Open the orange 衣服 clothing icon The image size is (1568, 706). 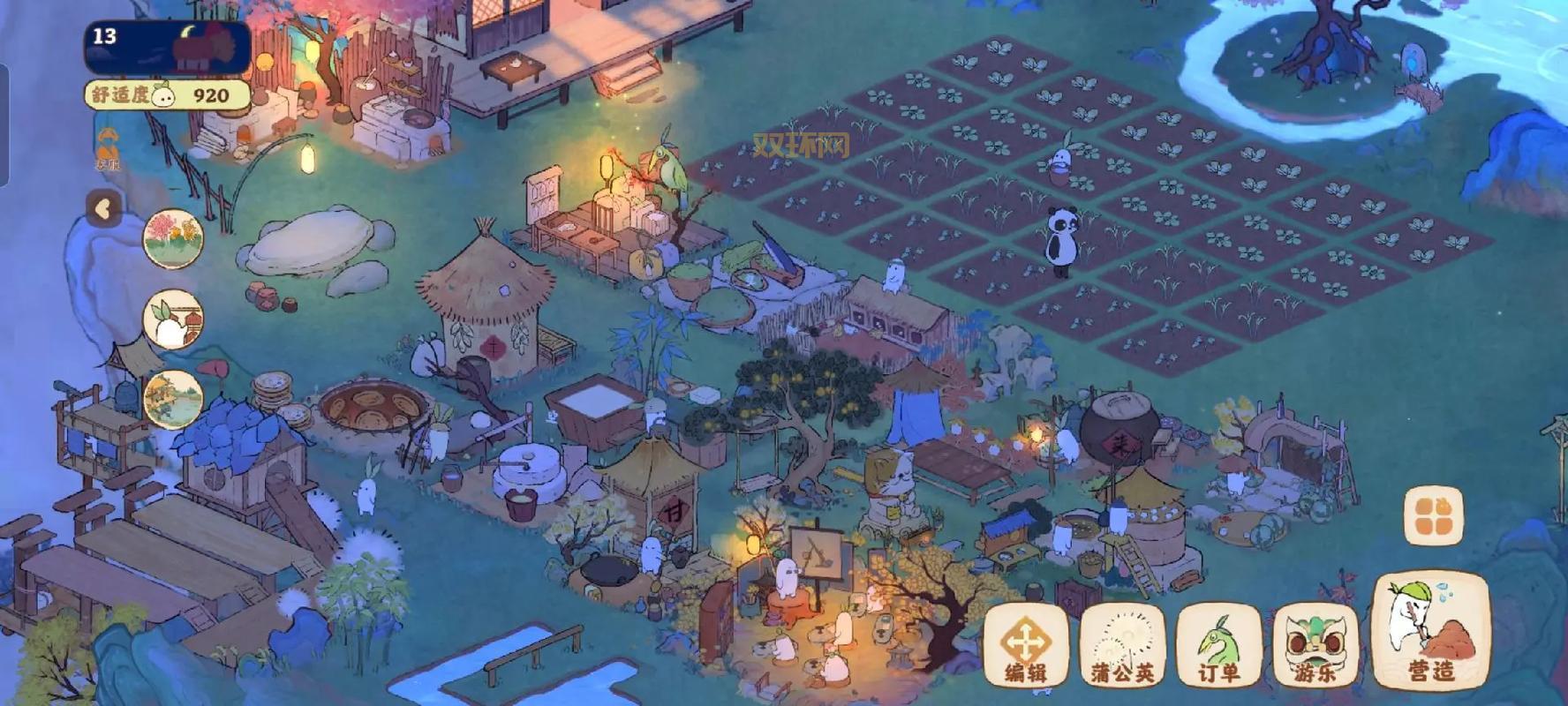[108, 148]
